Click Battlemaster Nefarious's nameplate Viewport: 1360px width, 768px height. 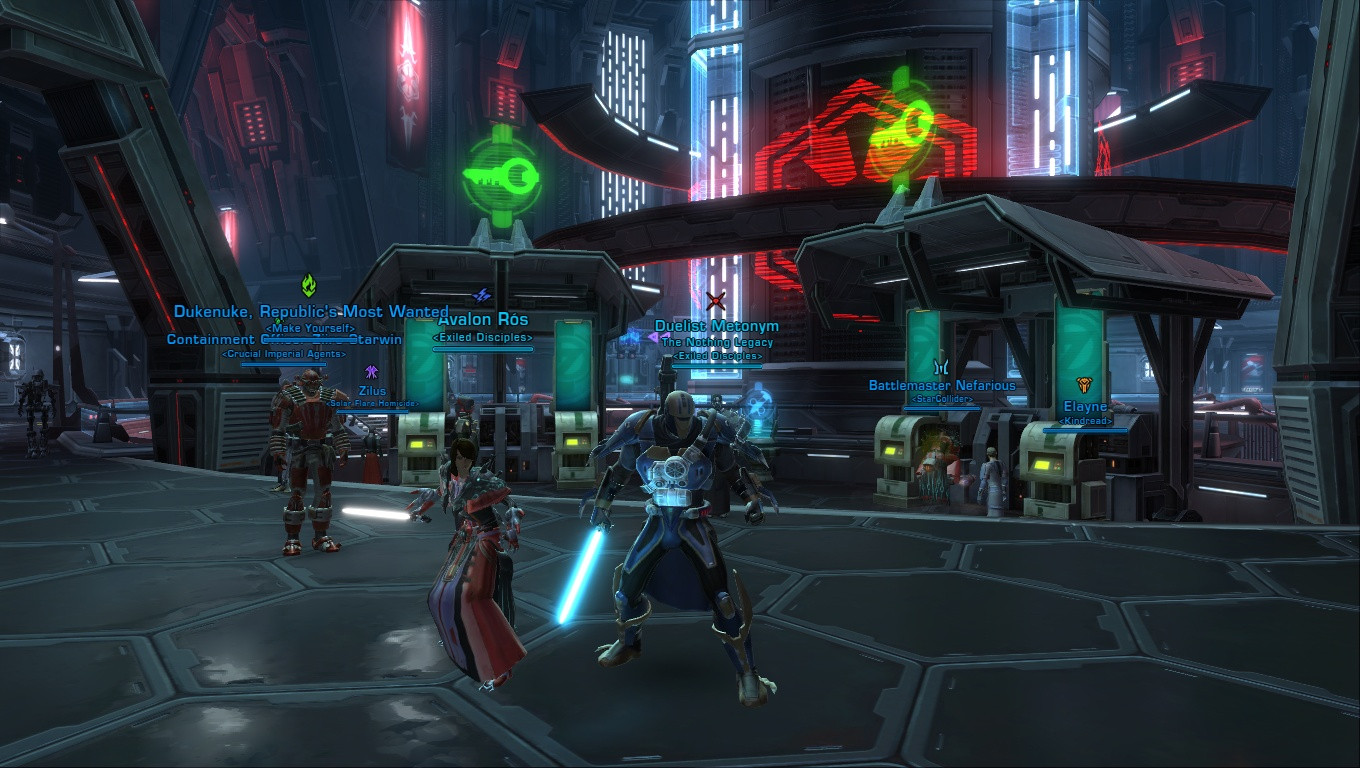click(941, 386)
